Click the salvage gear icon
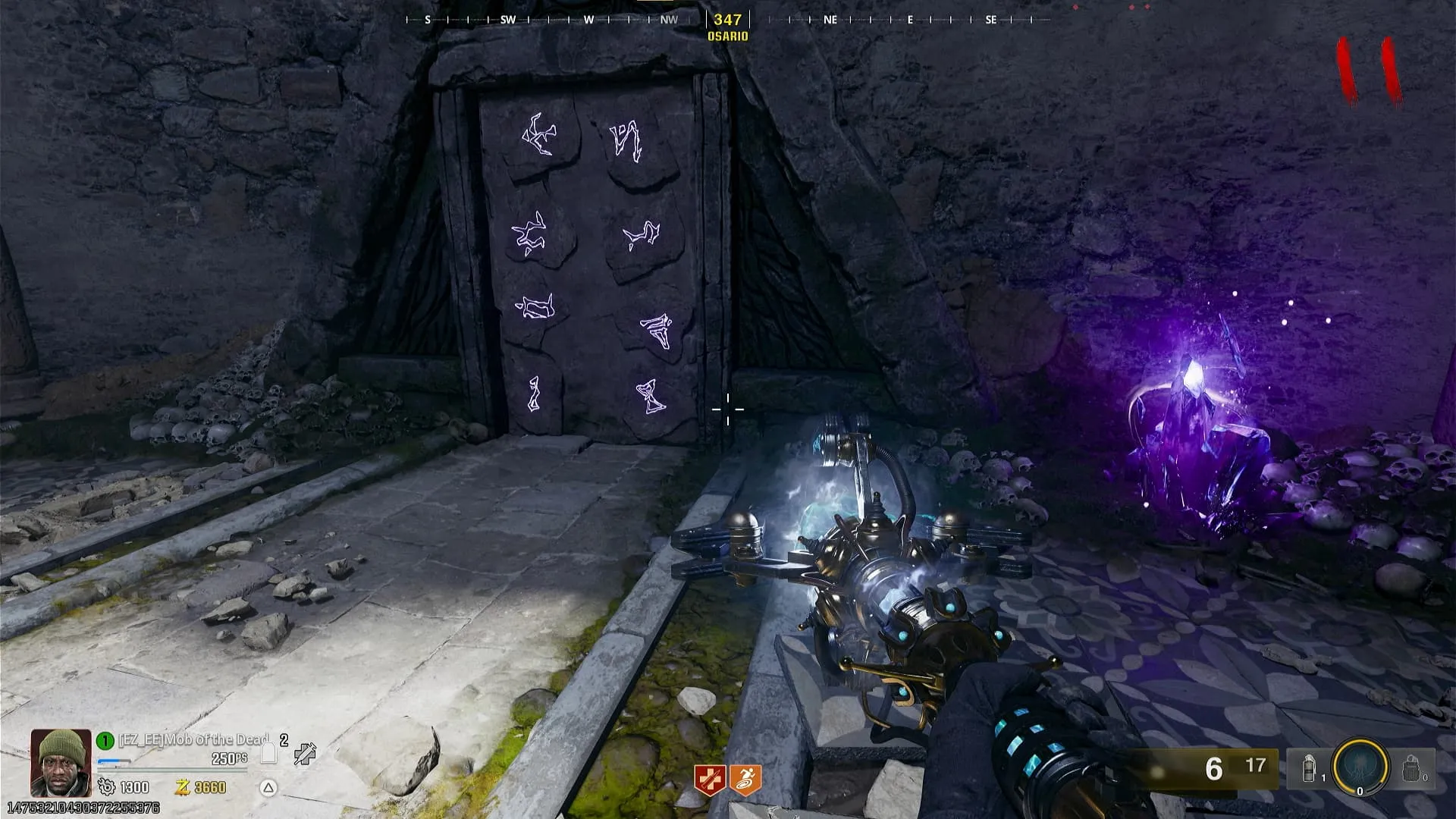Image resolution: width=1456 pixels, height=819 pixels. click(106, 787)
